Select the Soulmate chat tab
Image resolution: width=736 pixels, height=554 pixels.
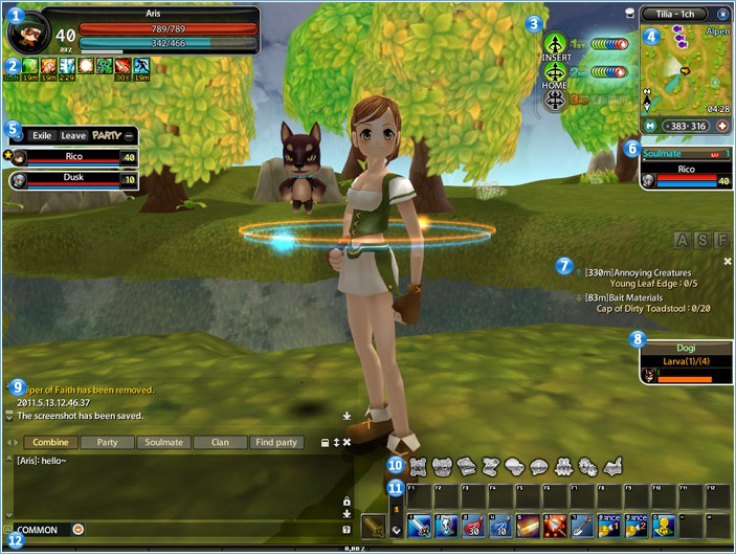(x=163, y=442)
